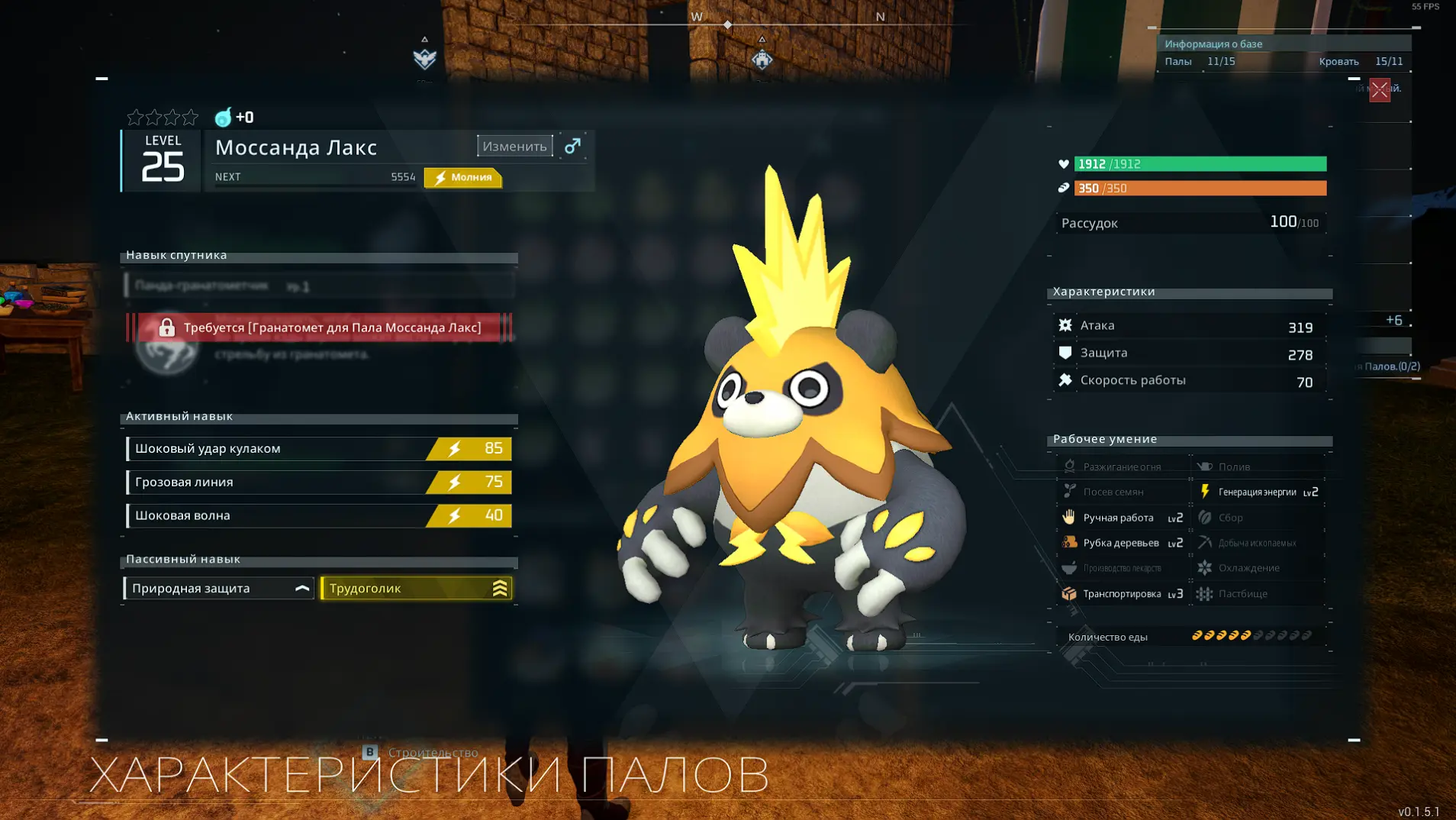Click the male gender symbol icon
The height and width of the screenshot is (820, 1456).
[572, 146]
